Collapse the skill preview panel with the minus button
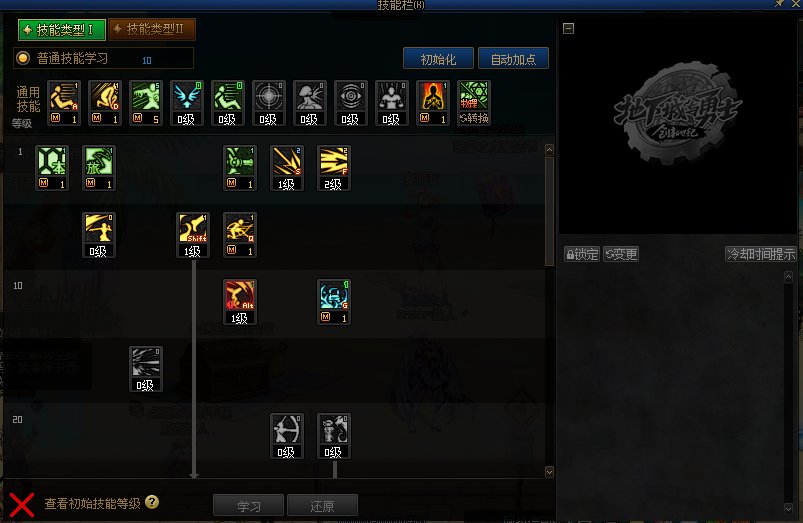Image resolution: width=803 pixels, height=523 pixels. pos(569,28)
